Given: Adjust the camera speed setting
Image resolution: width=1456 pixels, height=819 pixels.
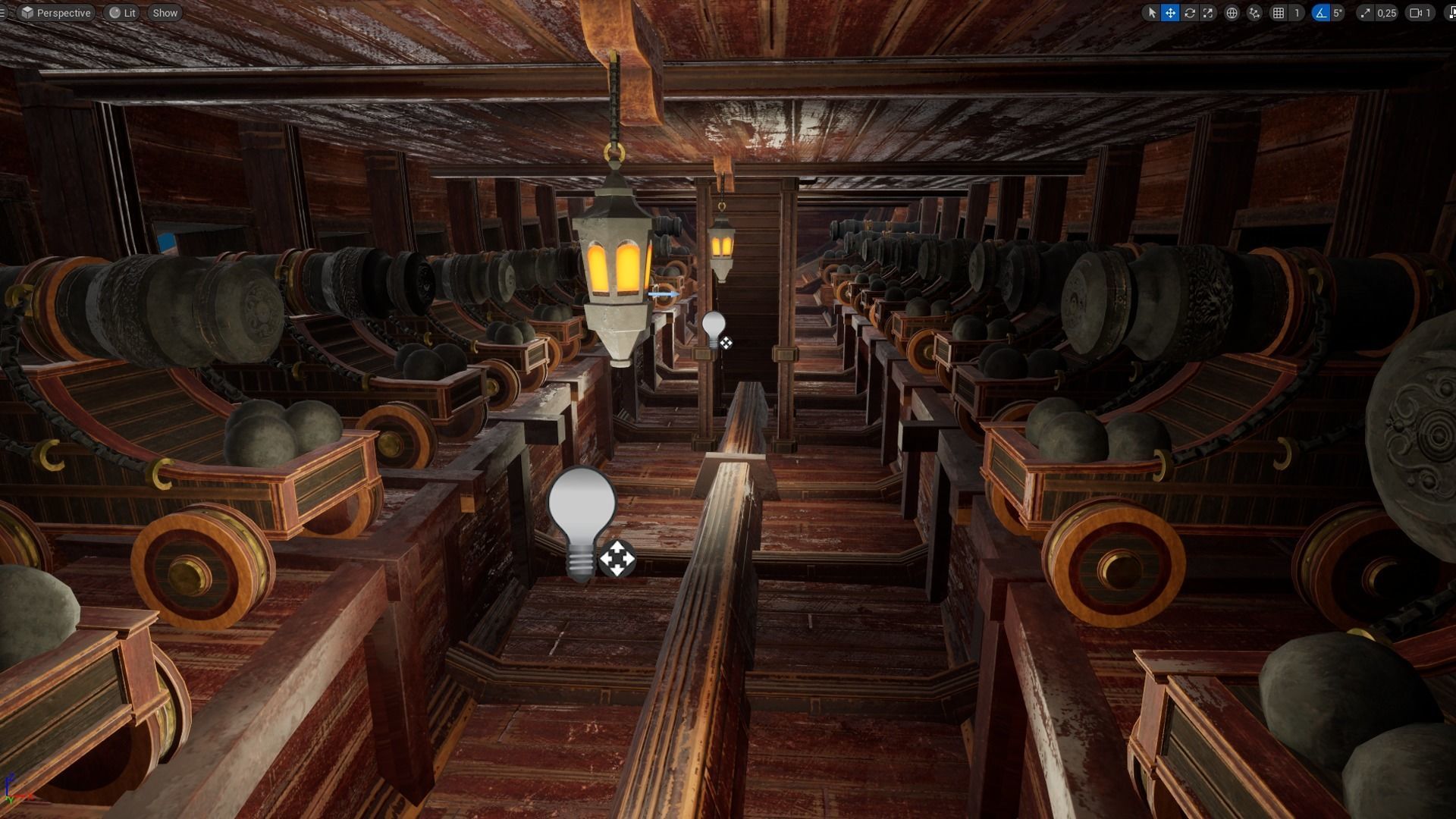Looking at the screenshot, I should (1420, 13).
